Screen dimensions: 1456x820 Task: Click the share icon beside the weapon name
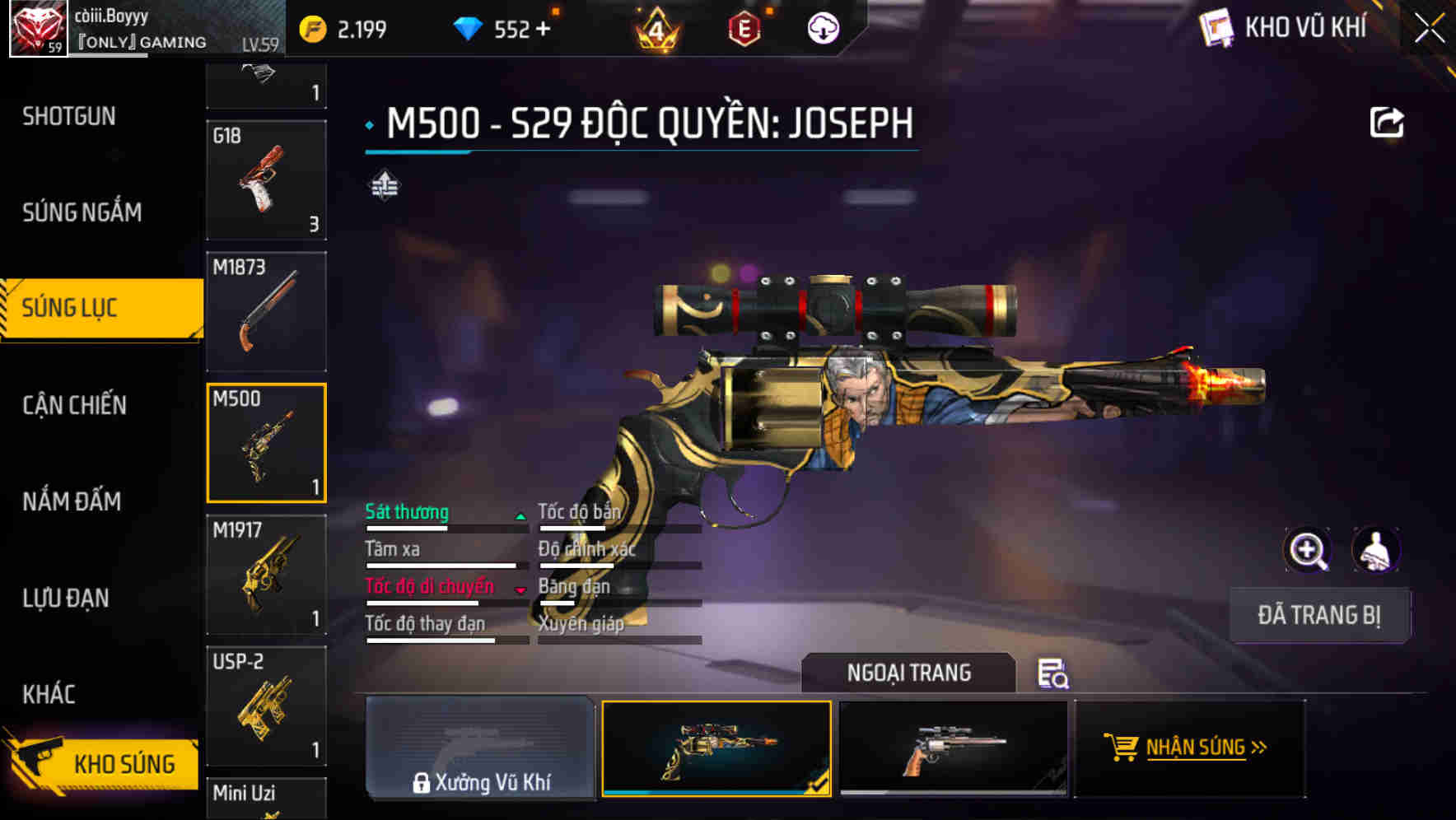pos(1388,121)
